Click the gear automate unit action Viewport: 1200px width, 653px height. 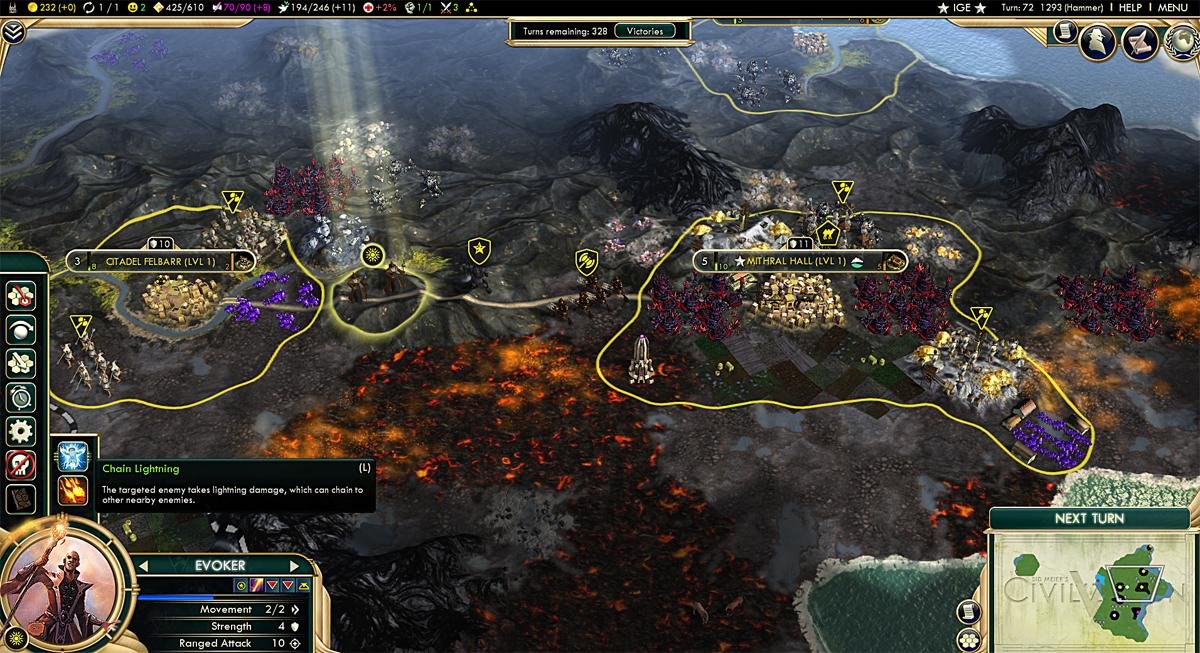pyautogui.click(x=20, y=431)
